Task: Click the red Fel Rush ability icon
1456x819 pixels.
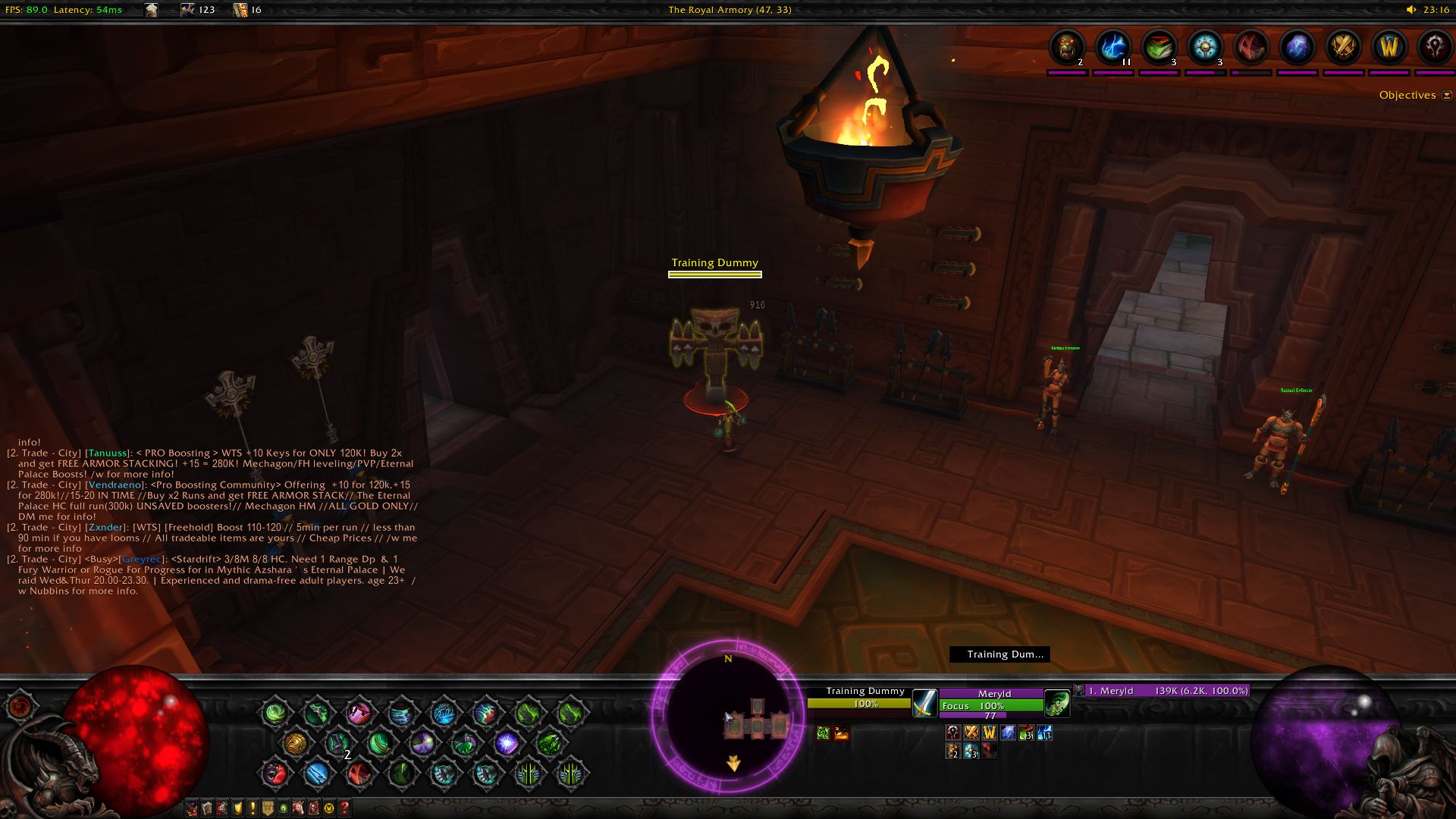Action: coord(359,774)
